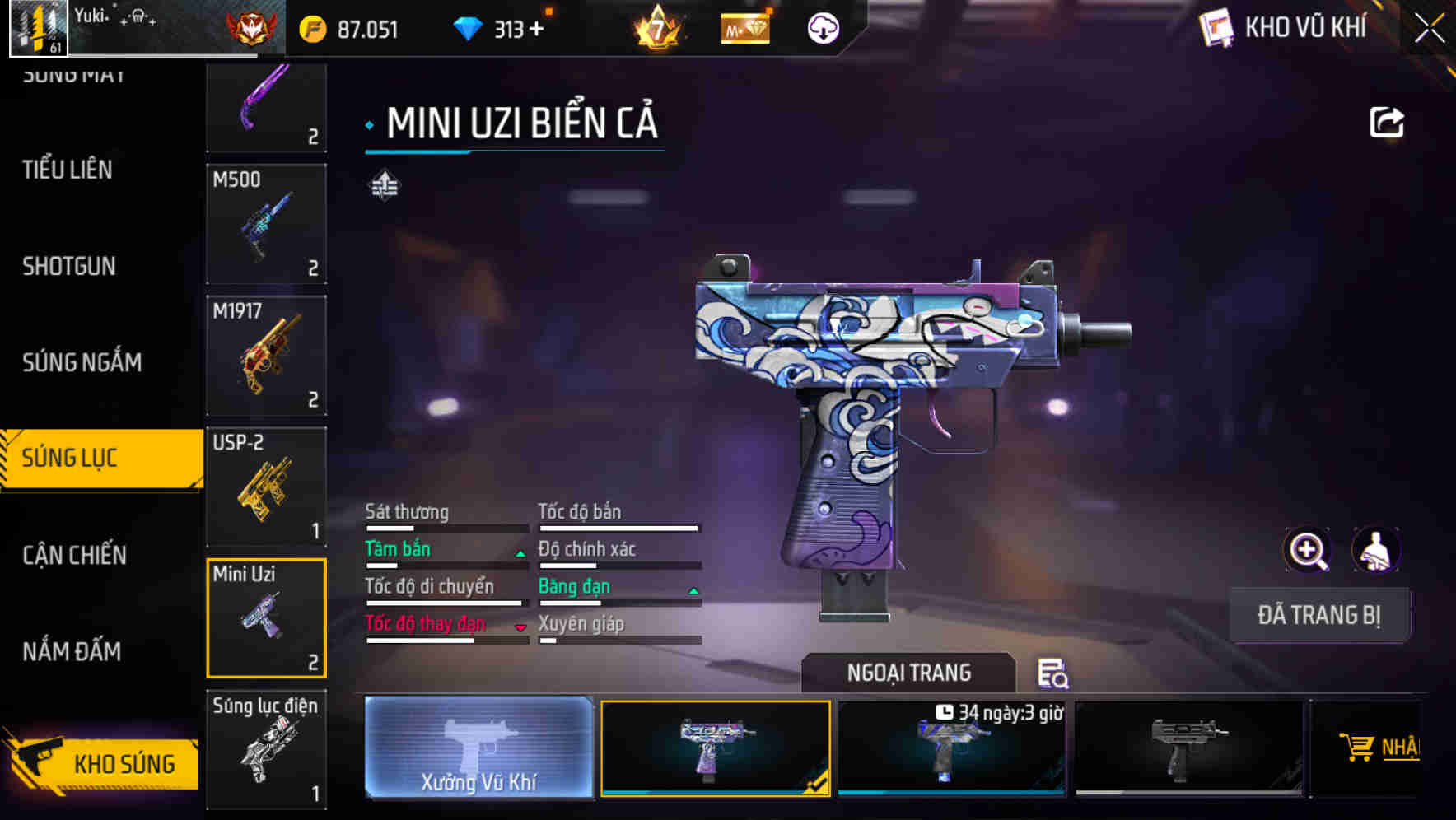This screenshot has width=1456, height=820.
Task: Pick the M1917 weapon slot
Action: [x=266, y=355]
